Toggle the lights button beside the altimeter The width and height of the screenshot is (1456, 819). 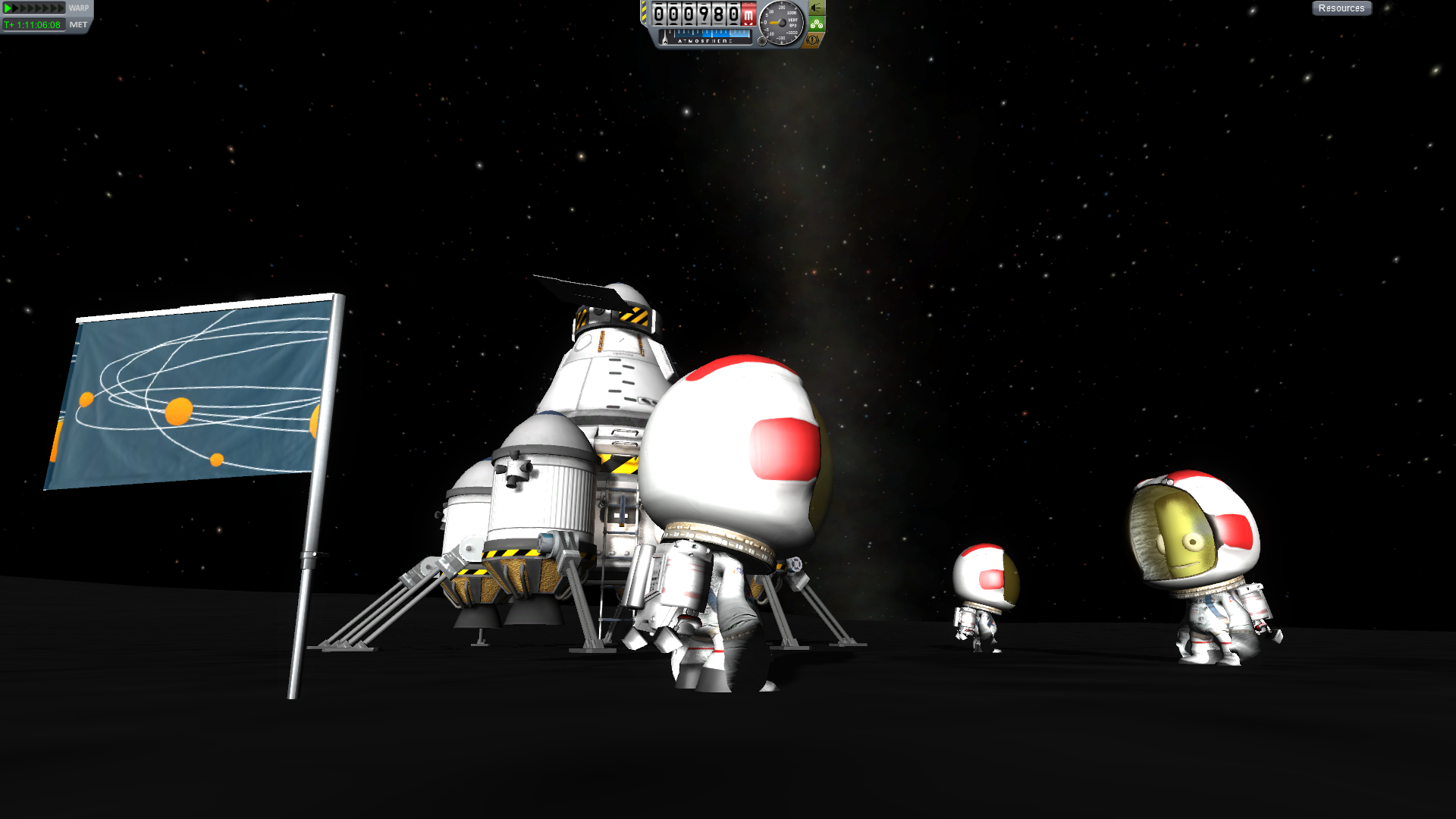tap(817, 8)
